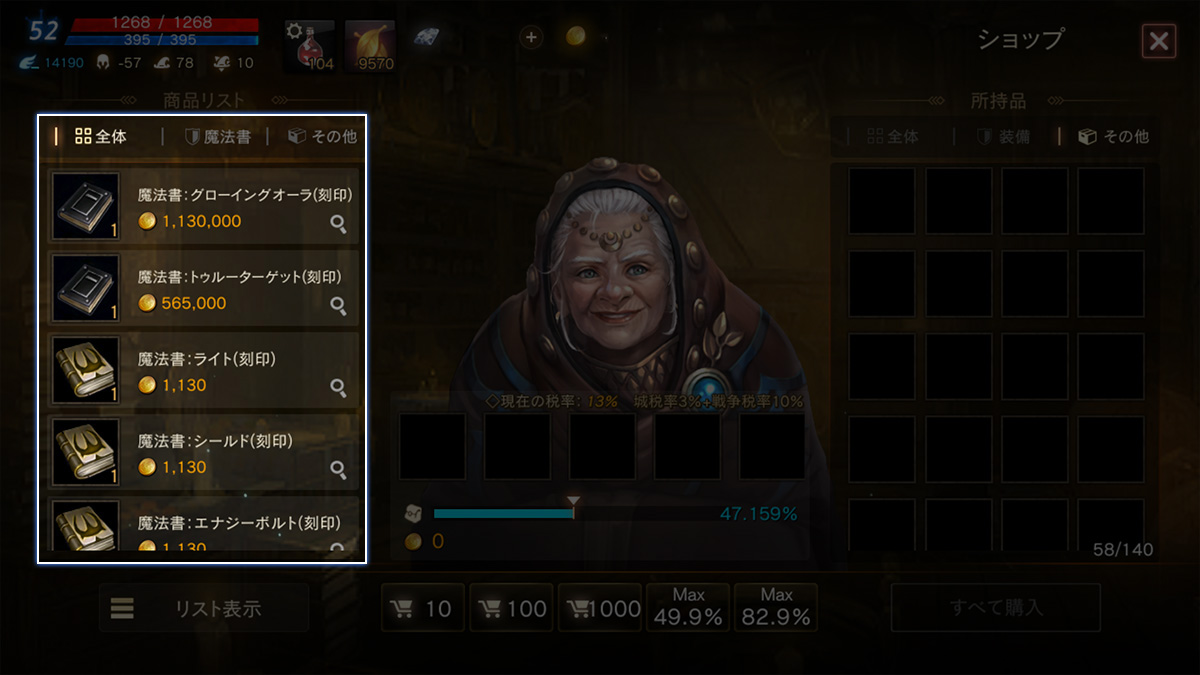The width and height of the screenshot is (1200, 675).
Task: Toggle the リスト表示 list view button
Action: pos(203,608)
